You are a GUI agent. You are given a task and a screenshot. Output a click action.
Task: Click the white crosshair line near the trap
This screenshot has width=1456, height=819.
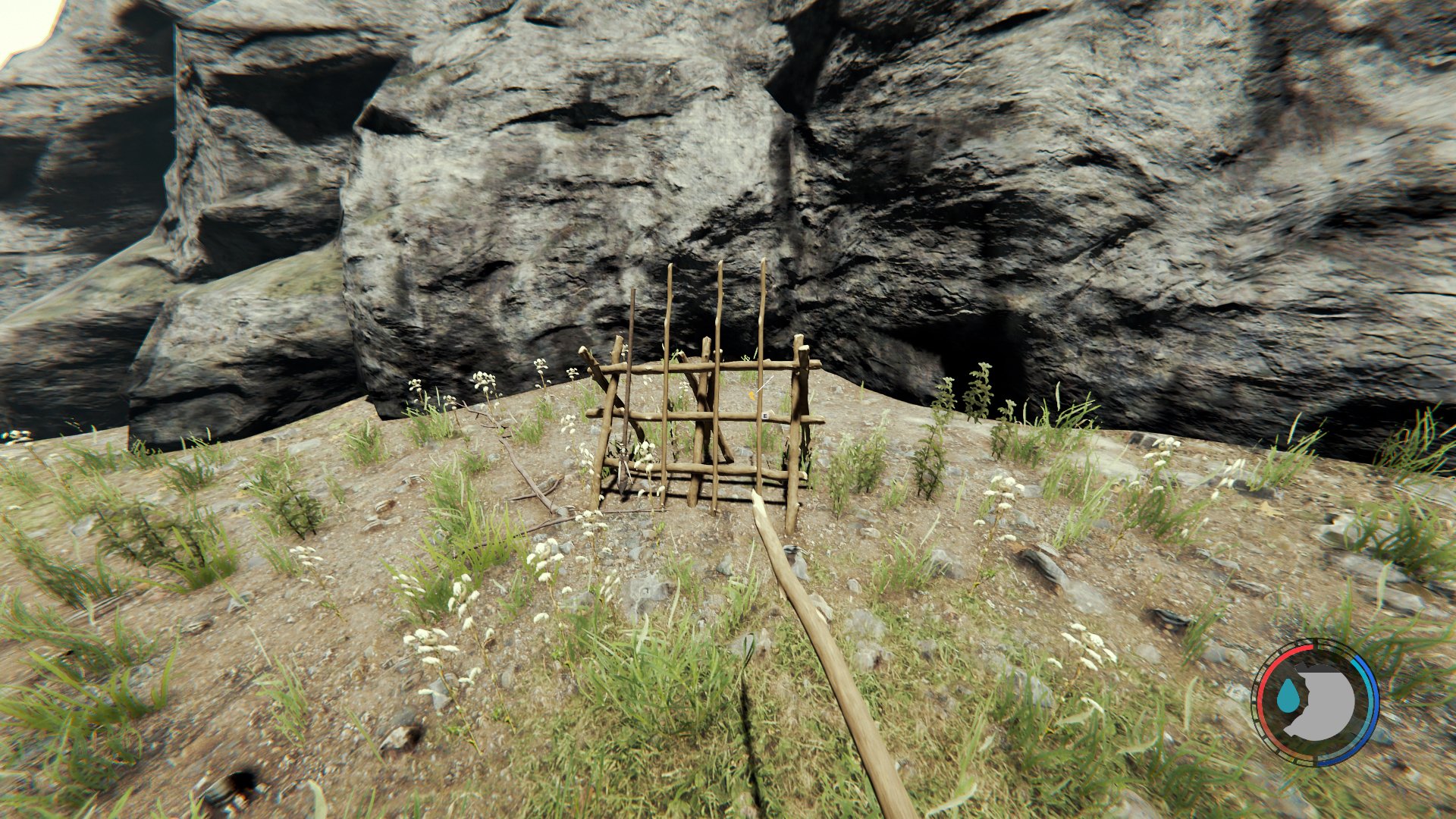(764, 383)
